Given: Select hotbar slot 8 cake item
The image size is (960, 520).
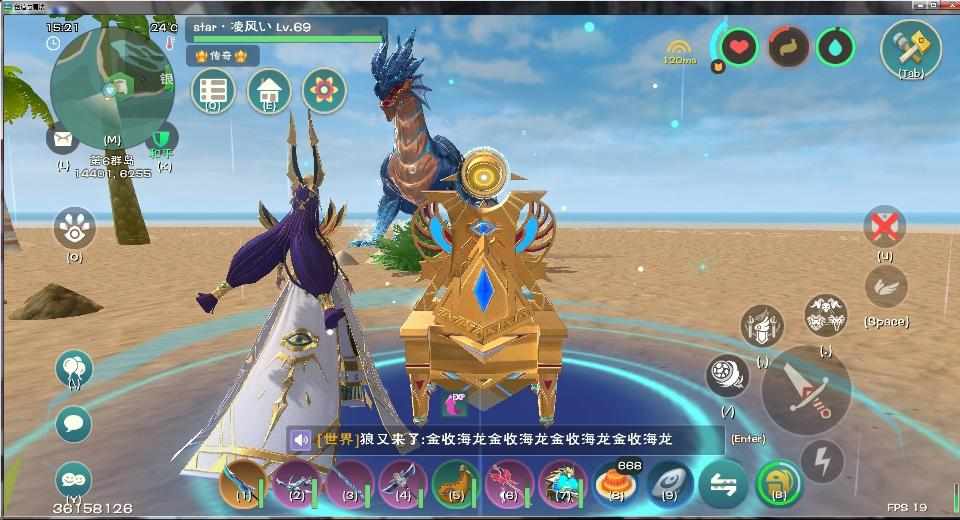Looking at the screenshot, I should point(615,482).
